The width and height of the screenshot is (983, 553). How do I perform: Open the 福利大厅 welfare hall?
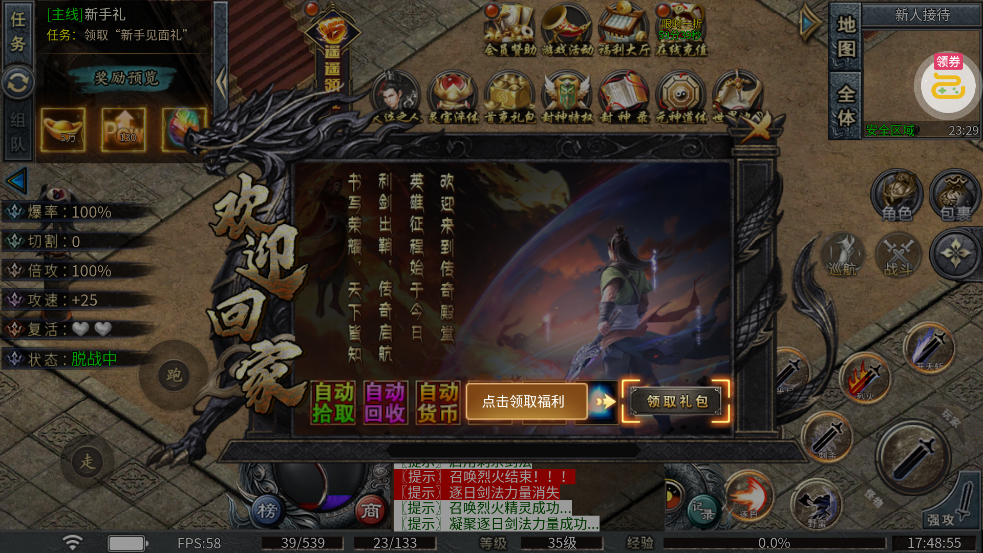(x=624, y=28)
